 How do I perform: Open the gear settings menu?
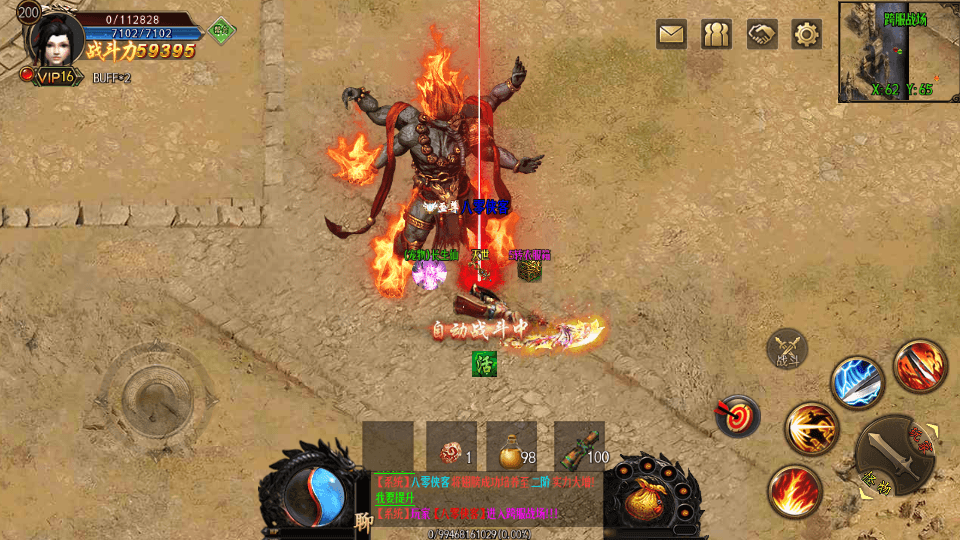click(806, 35)
